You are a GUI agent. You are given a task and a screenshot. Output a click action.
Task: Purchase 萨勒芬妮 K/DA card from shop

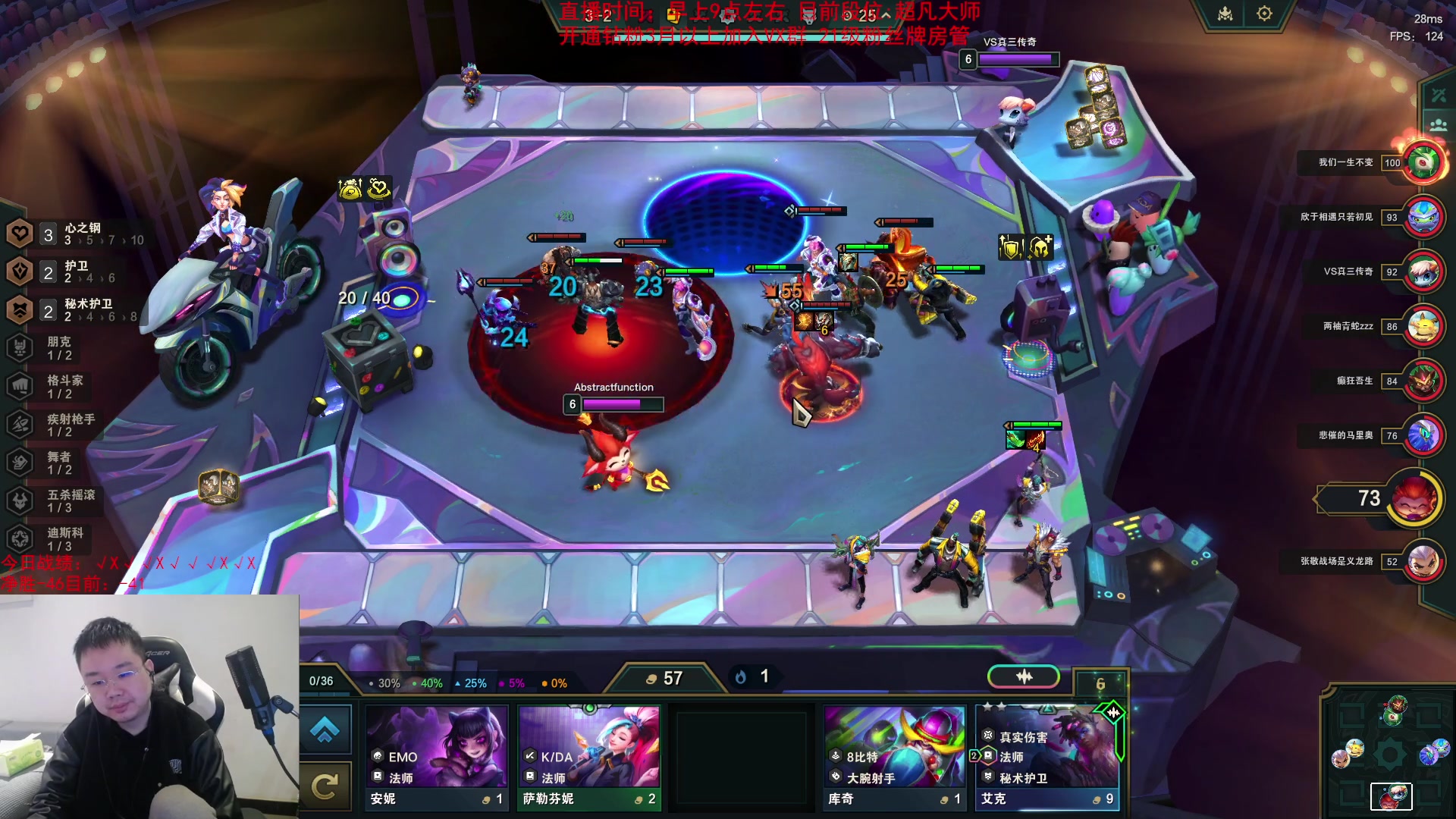coord(589,757)
